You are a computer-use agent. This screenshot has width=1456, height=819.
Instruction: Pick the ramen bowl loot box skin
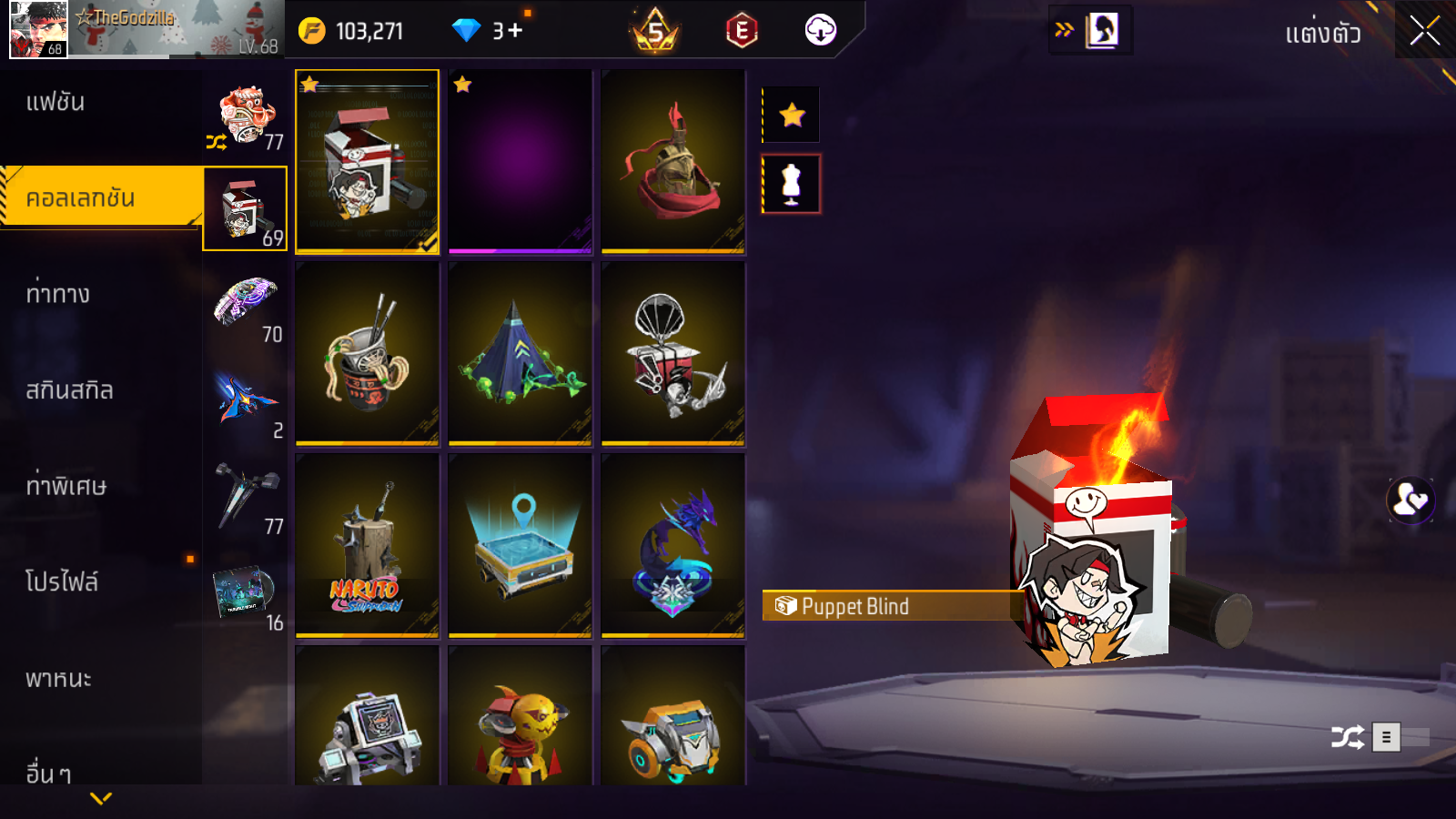coord(367,353)
